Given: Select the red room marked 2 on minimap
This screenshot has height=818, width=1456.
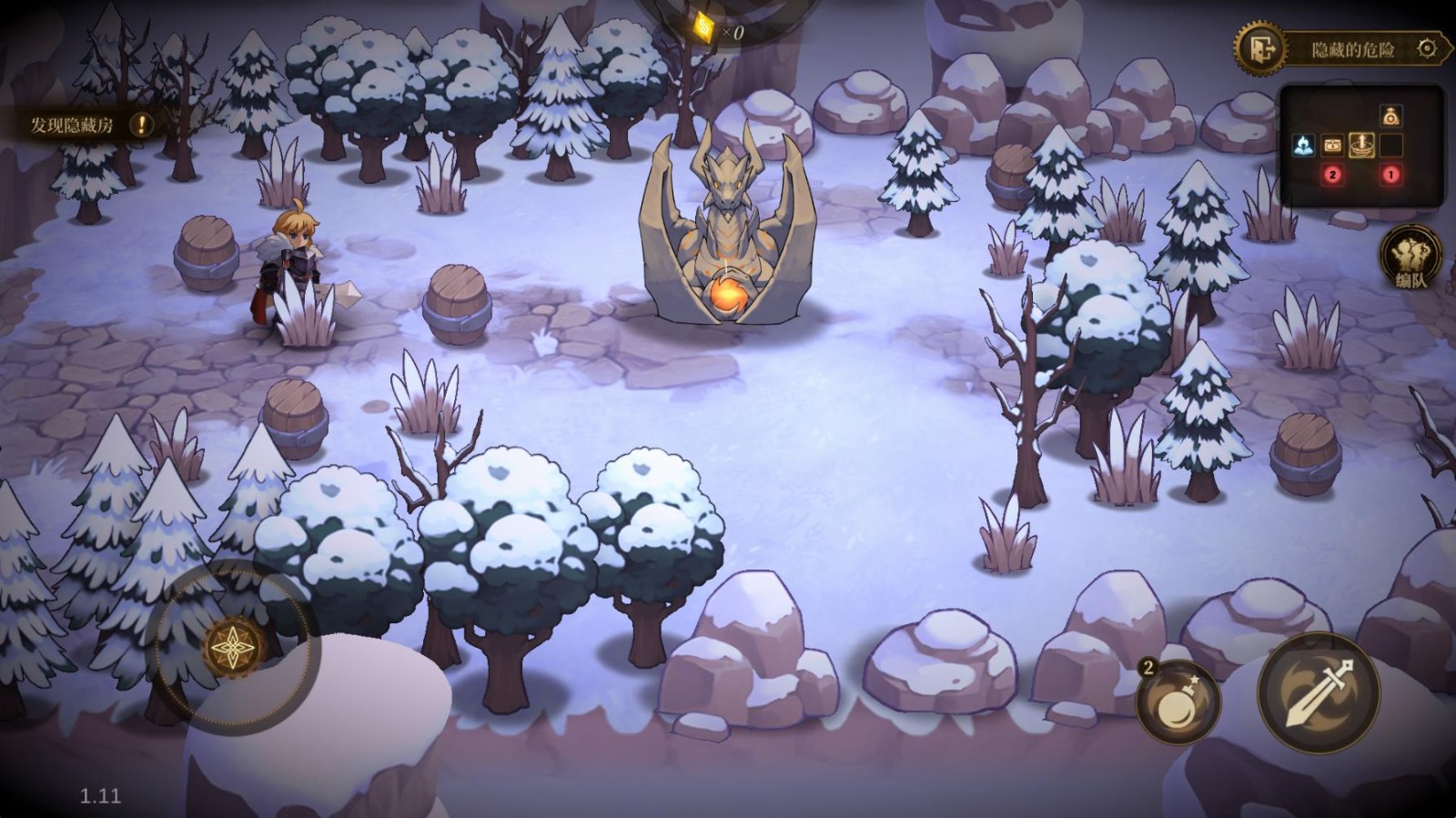Looking at the screenshot, I should pyautogui.click(x=1332, y=175).
